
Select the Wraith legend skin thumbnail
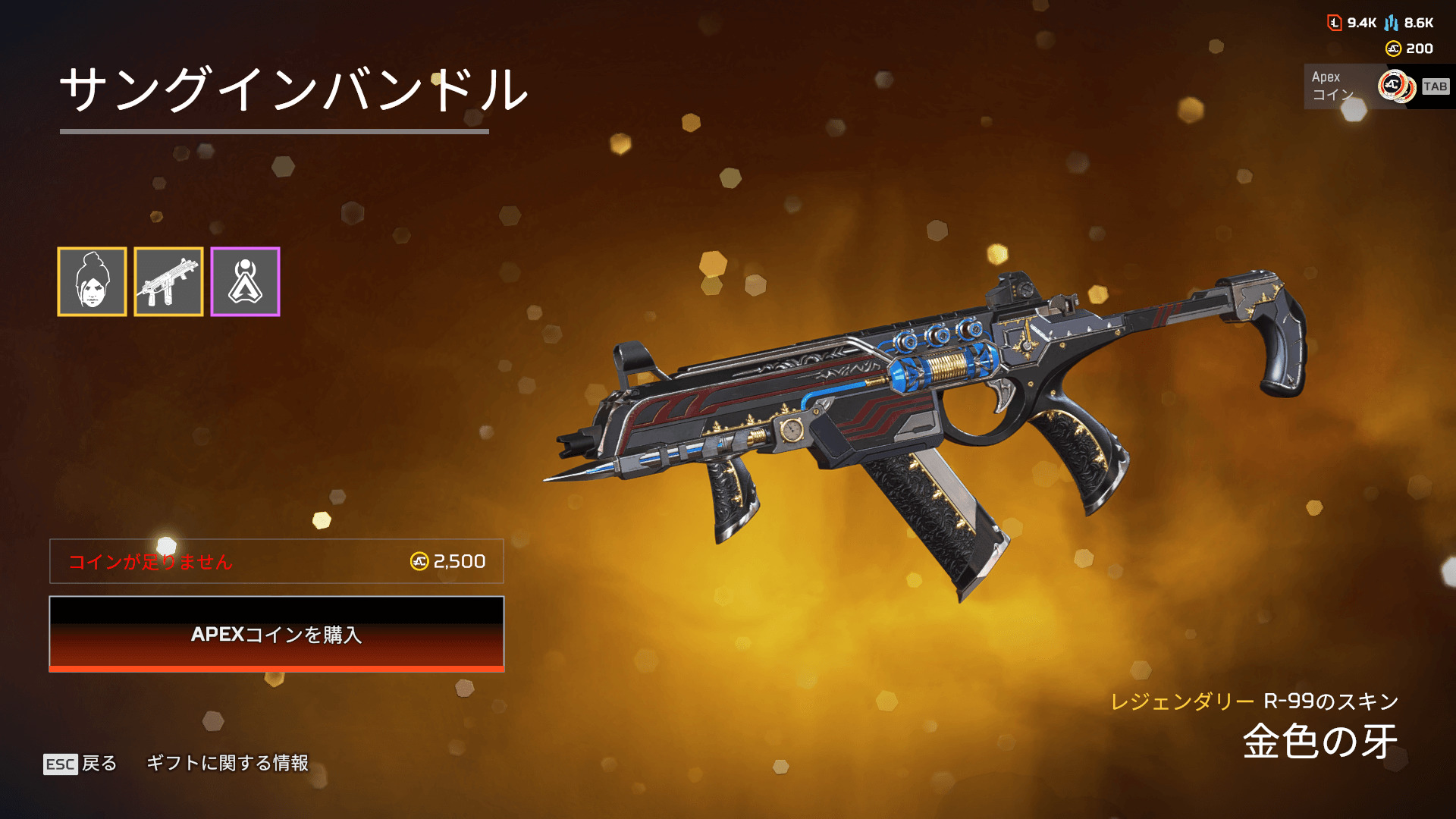[x=92, y=281]
